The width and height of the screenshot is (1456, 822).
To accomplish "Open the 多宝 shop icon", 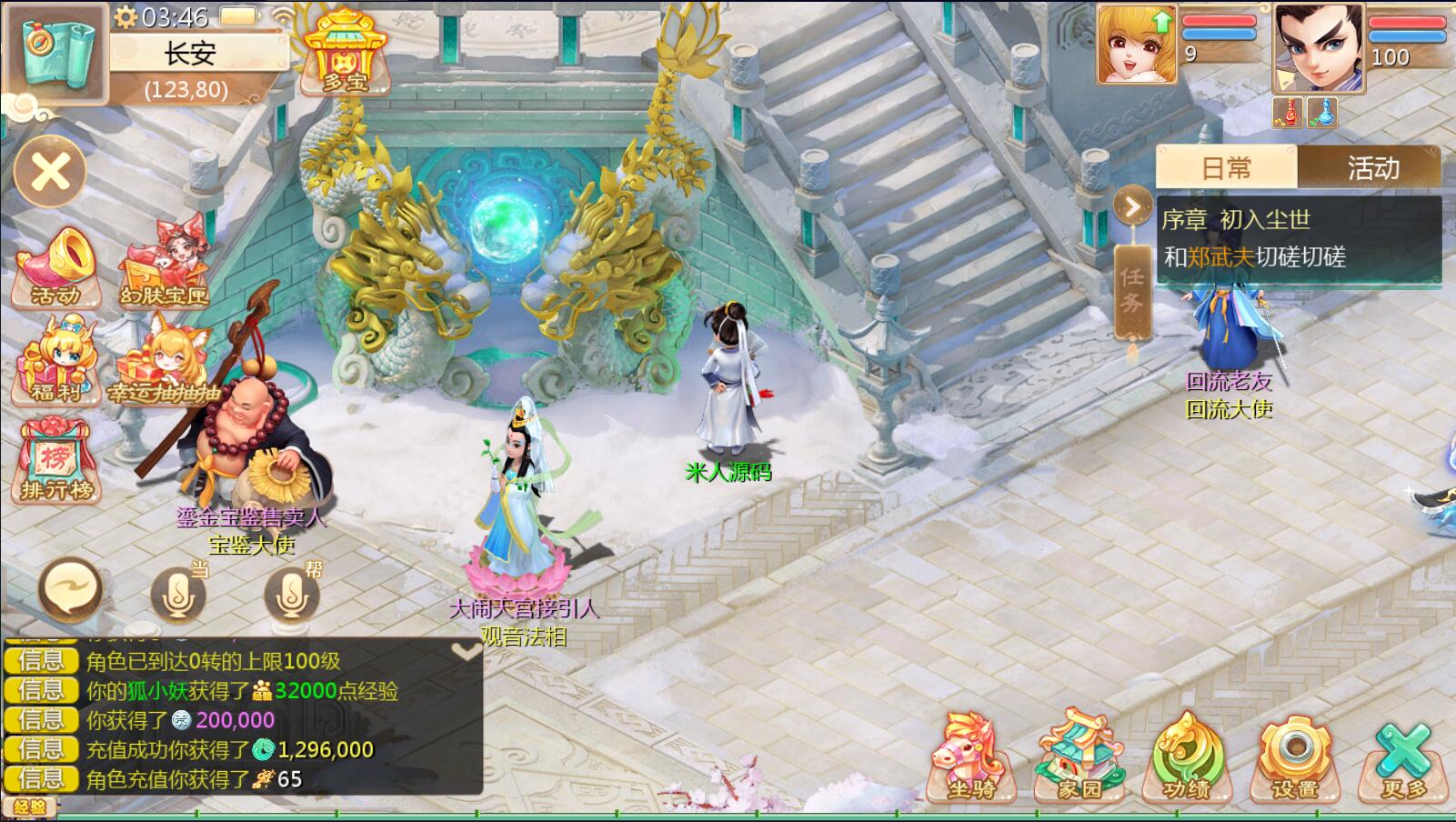I will click(345, 53).
